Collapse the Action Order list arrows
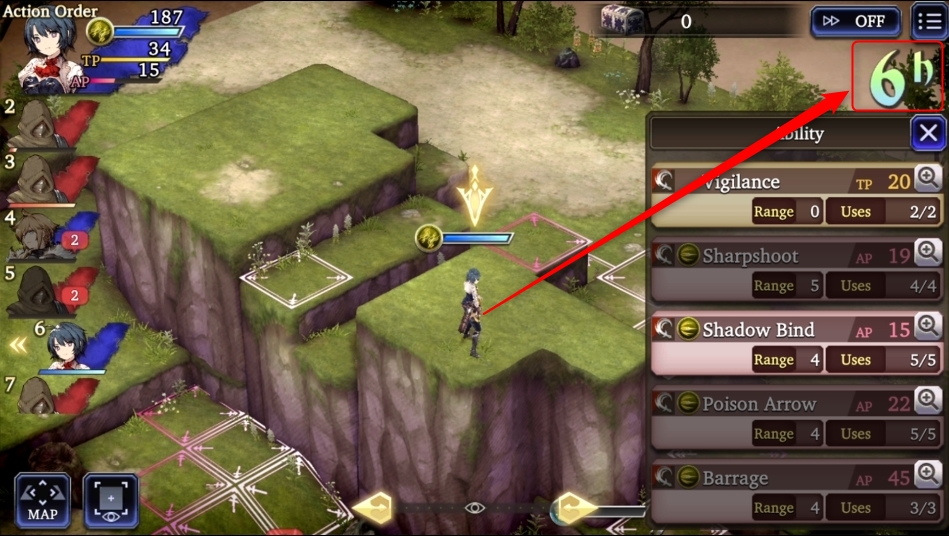The width and height of the screenshot is (949, 536). [x=18, y=345]
